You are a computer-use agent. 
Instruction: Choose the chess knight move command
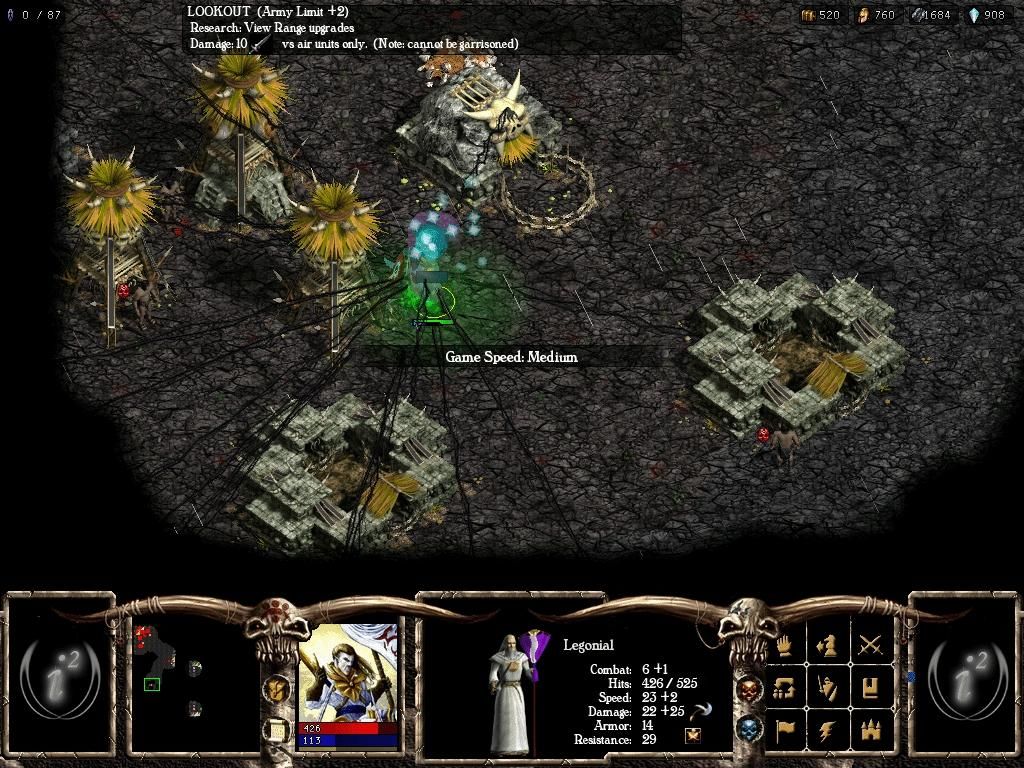(x=828, y=645)
